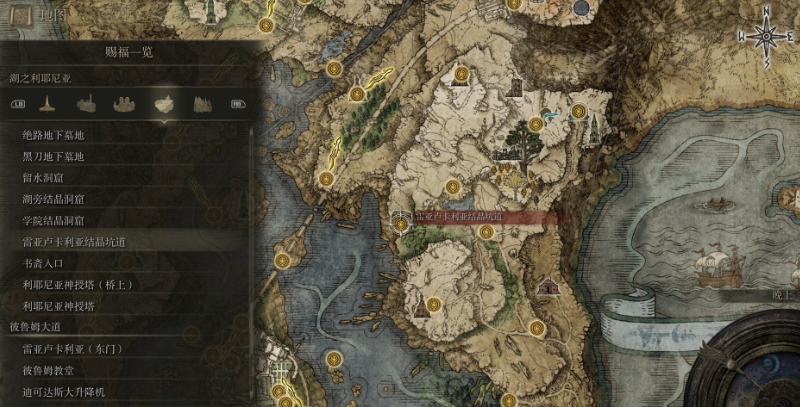Switch to the first tower-shaped region tab

(46, 103)
